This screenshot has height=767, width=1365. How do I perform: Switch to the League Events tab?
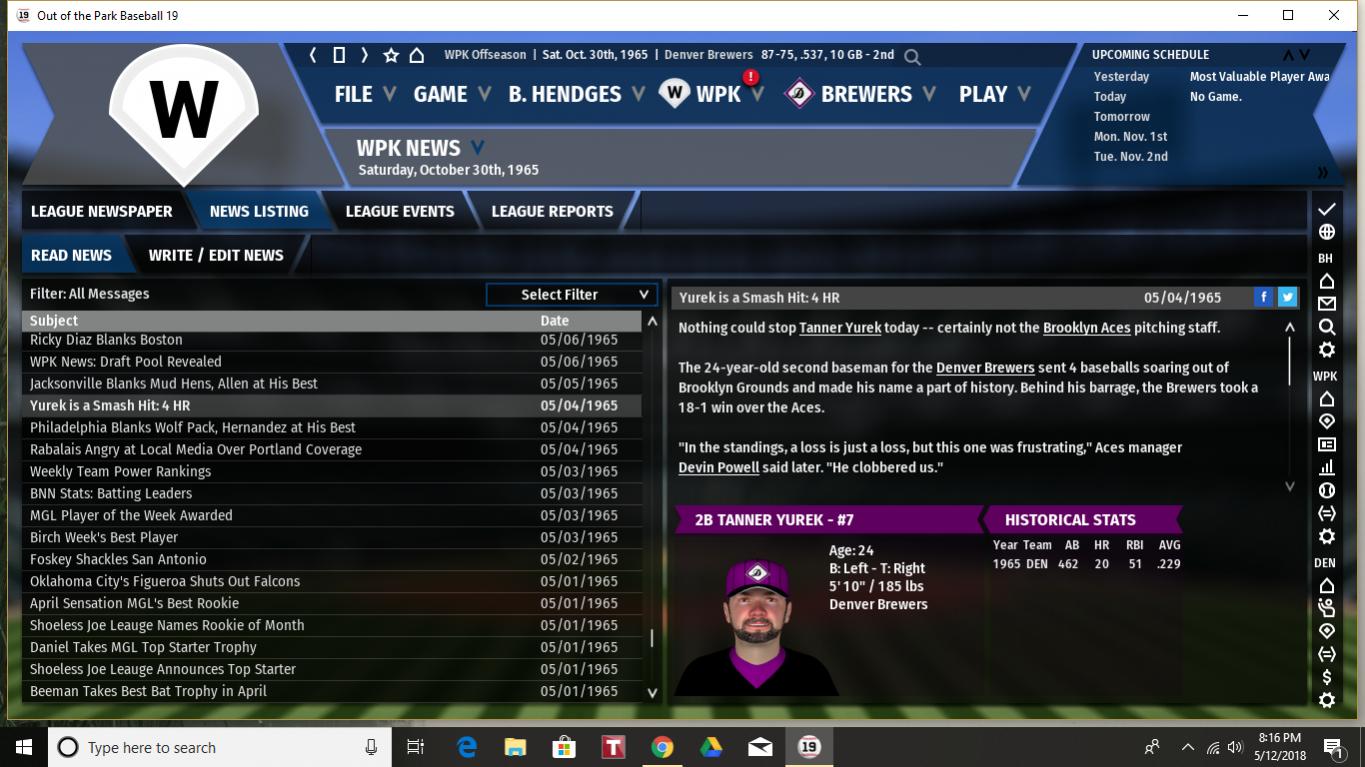[x=399, y=211]
